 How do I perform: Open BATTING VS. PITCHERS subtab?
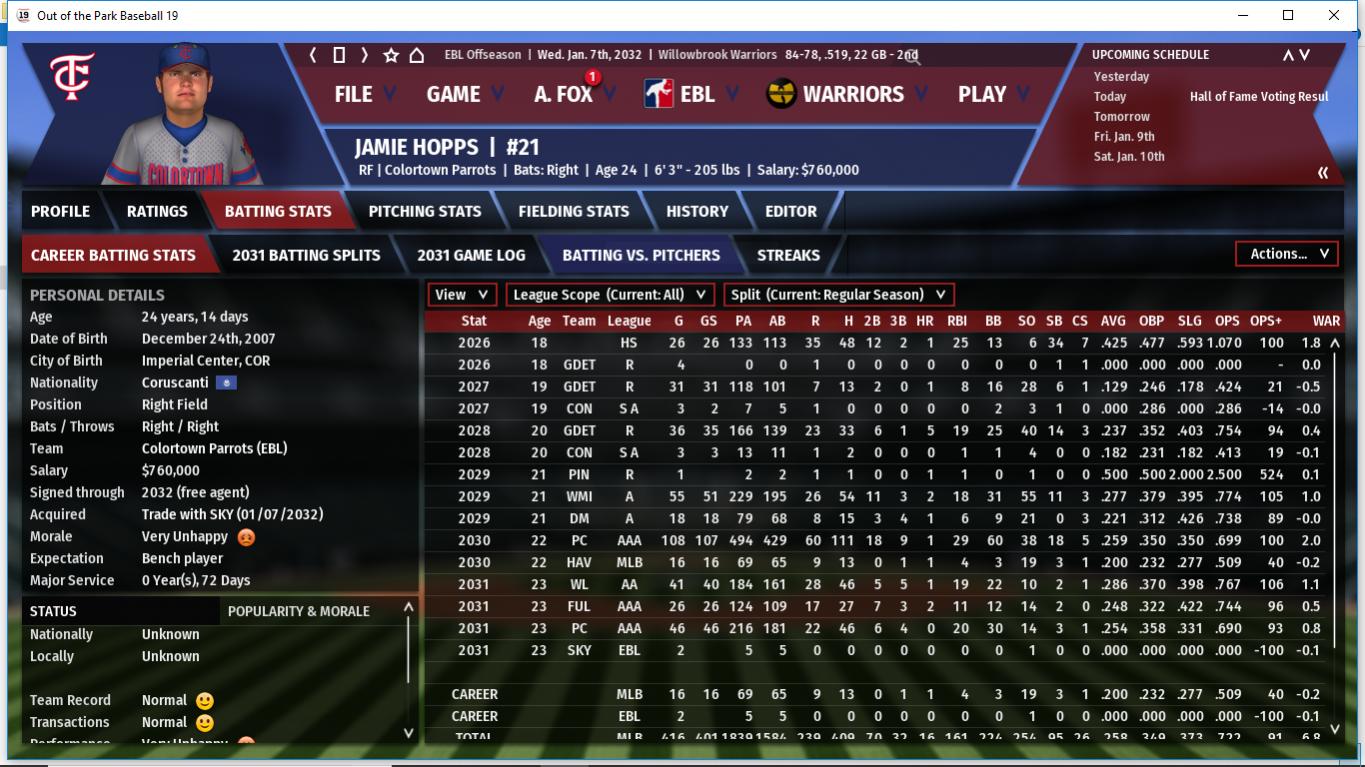(641, 255)
